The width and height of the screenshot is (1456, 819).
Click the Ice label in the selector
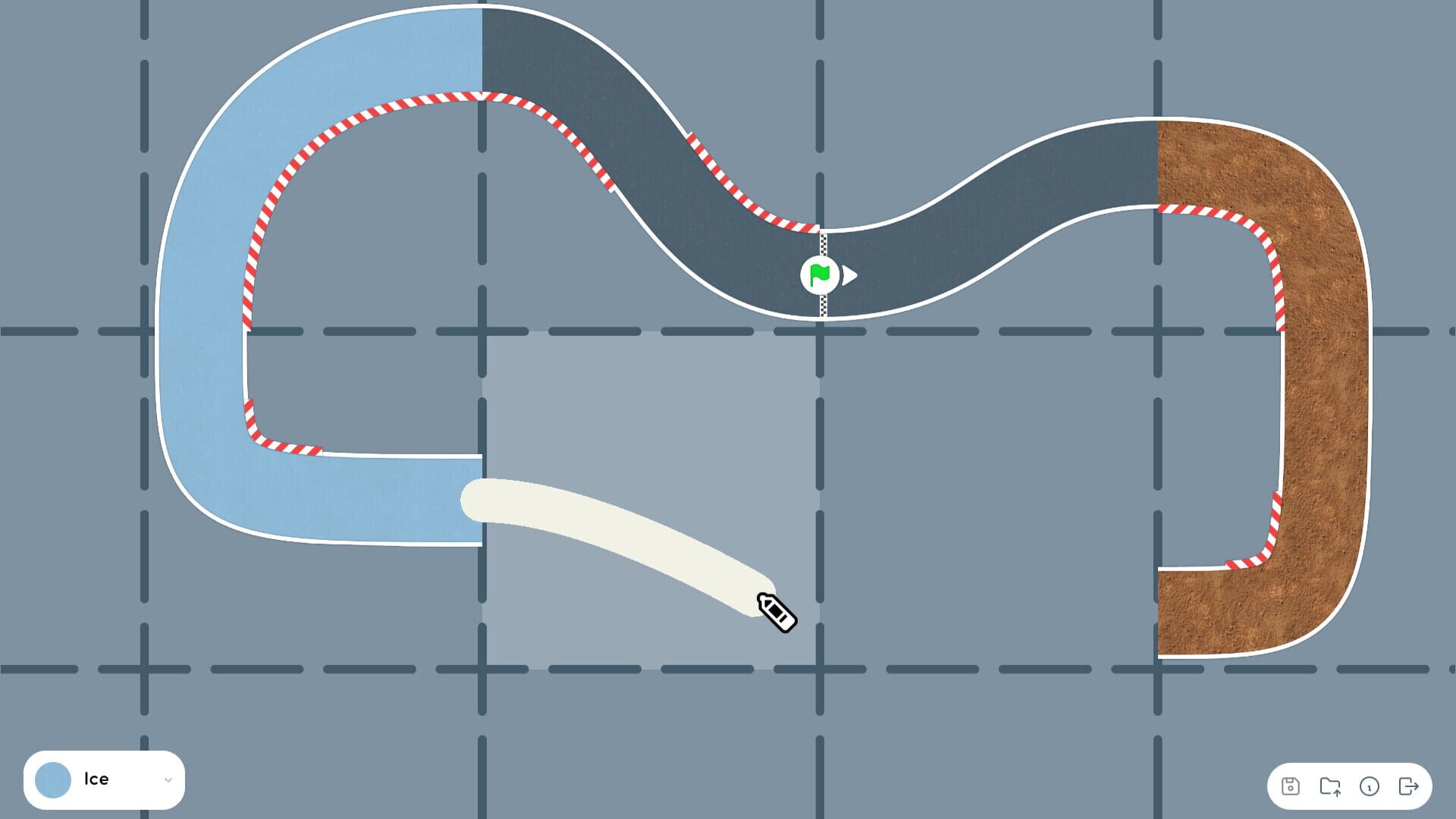click(97, 779)
